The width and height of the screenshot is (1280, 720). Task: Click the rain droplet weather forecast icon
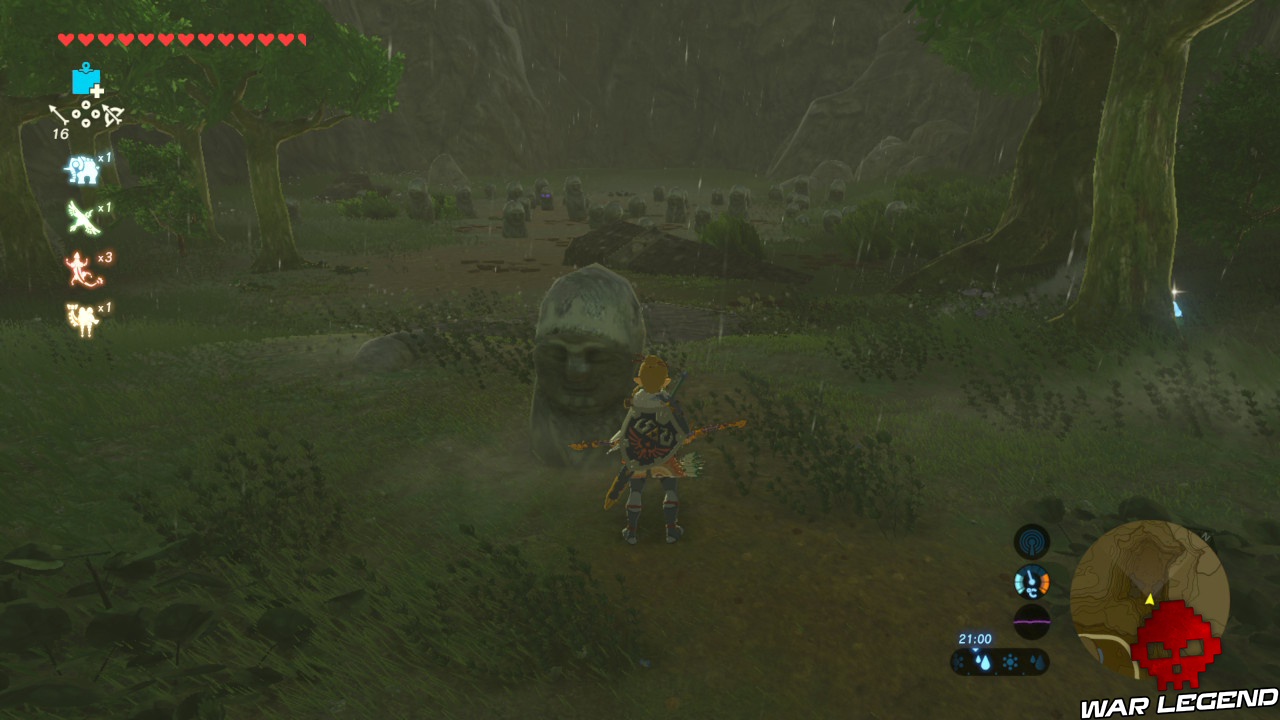[985, 661]
